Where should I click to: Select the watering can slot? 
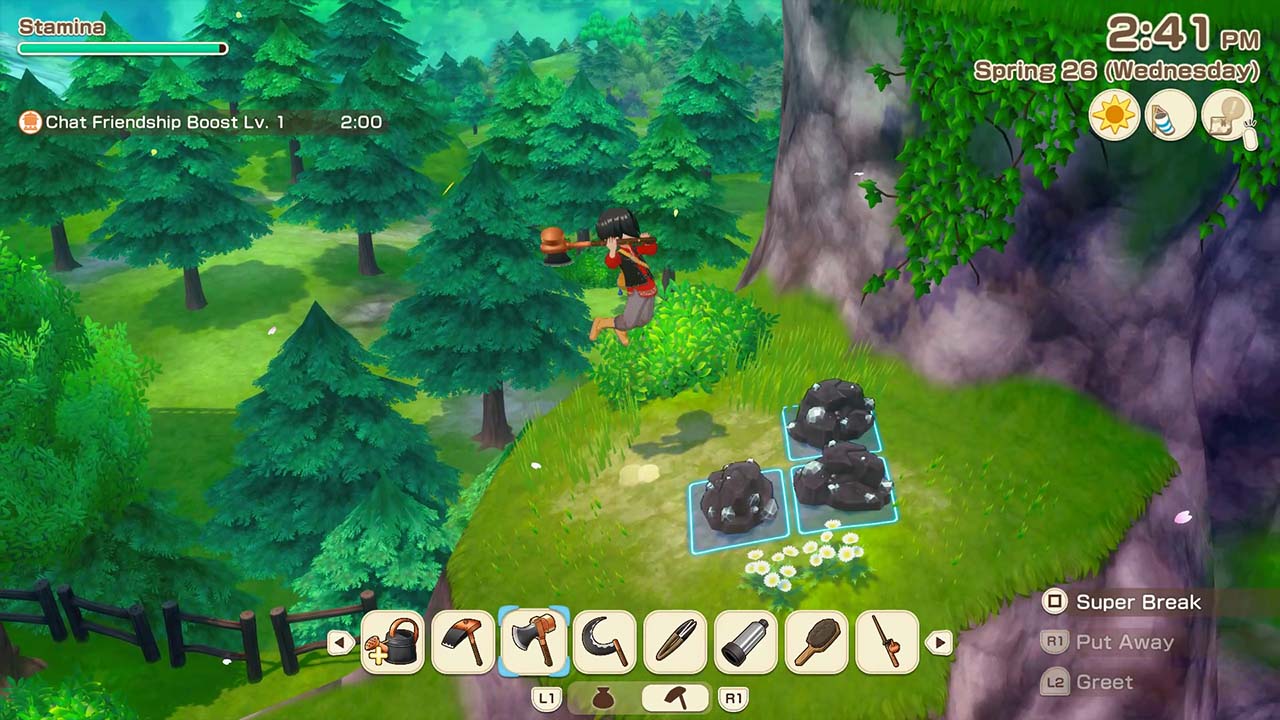(392, 641)
